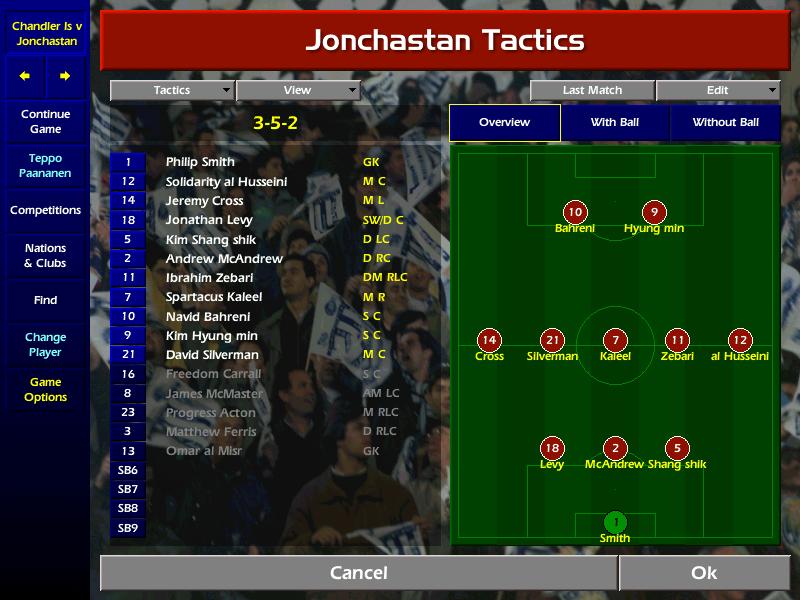Open Game Options
Screen dimensions: 800x600
(45, 389)
